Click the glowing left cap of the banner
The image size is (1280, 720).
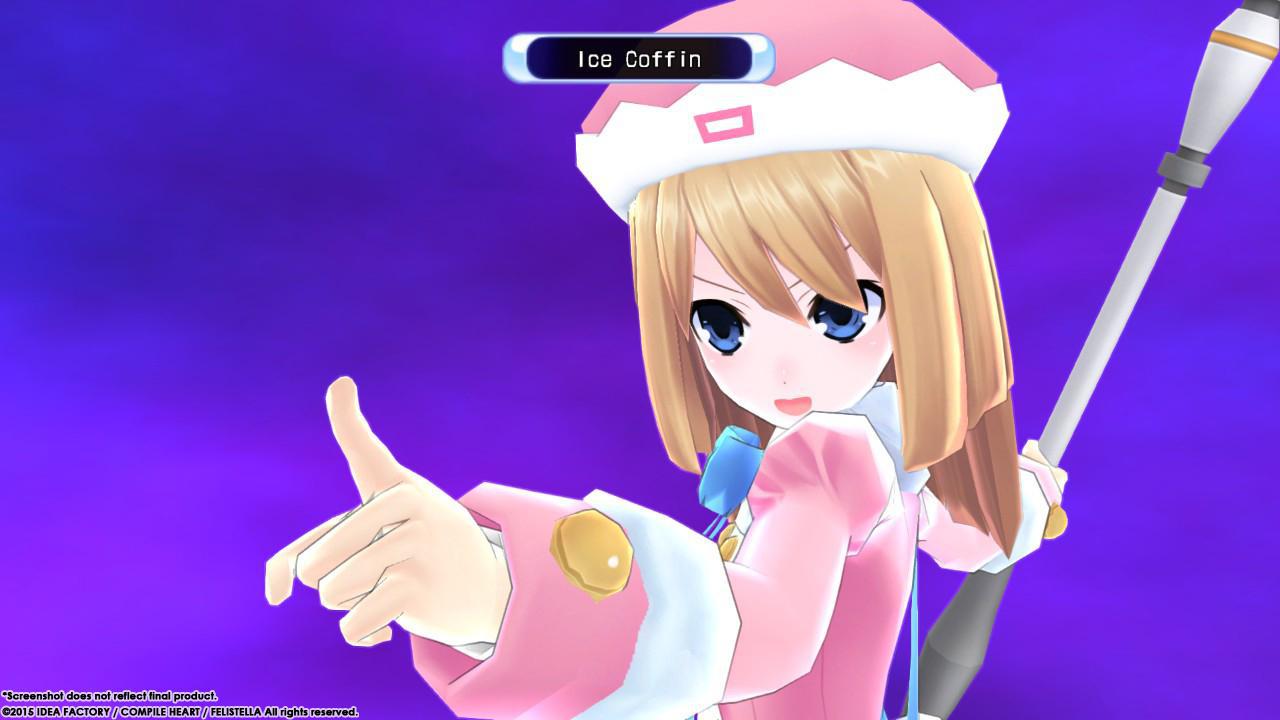coord(516,59)
